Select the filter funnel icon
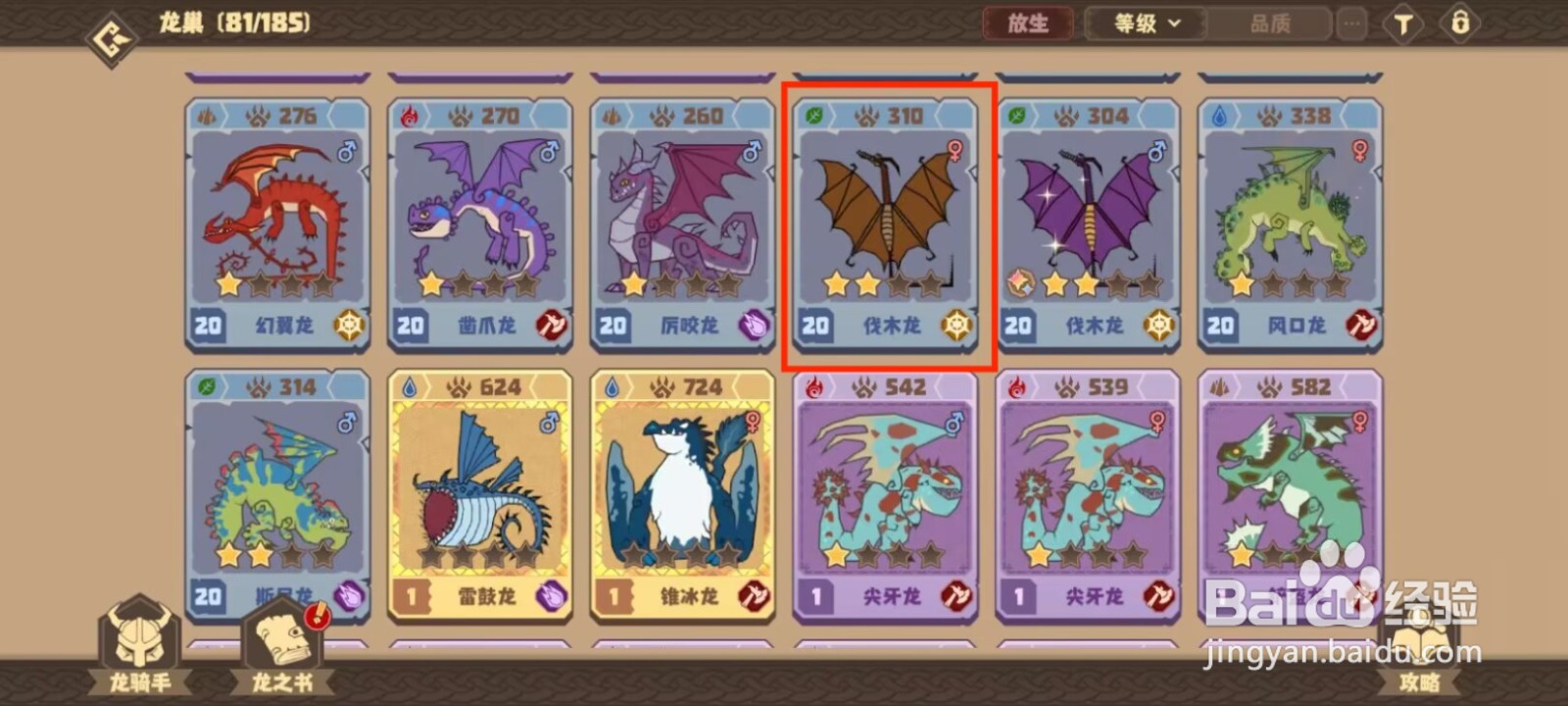1568x706 pixels. [x=1403, y=24]
